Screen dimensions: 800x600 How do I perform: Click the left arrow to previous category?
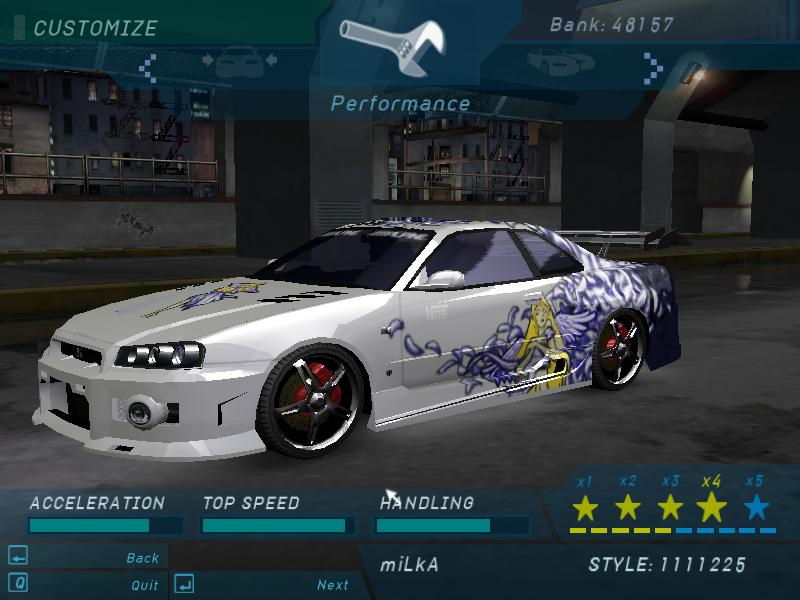[x=148, y=68]
